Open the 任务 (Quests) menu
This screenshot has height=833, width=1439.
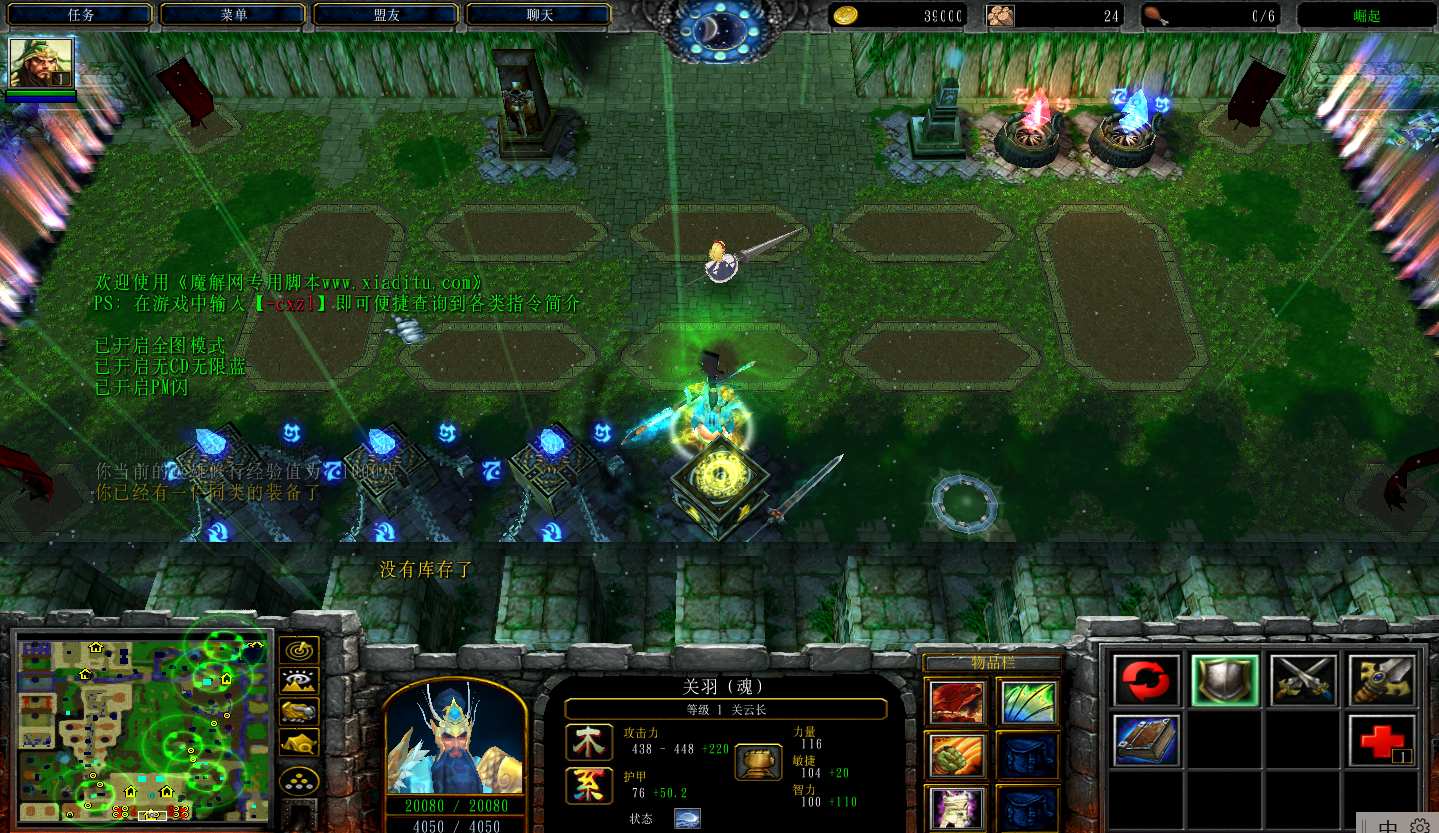[x=80, y=15]
